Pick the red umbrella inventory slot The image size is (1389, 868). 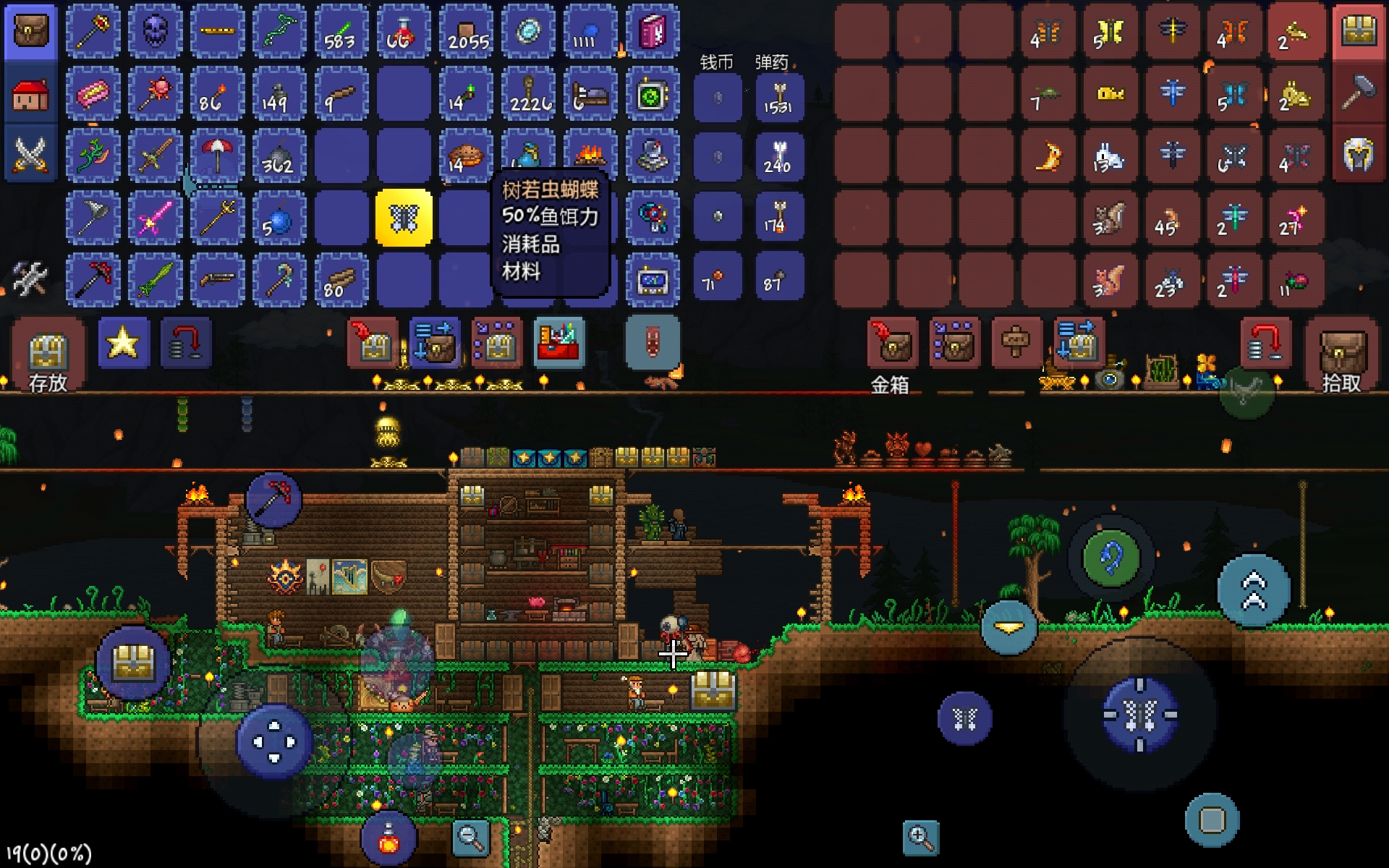216,156
